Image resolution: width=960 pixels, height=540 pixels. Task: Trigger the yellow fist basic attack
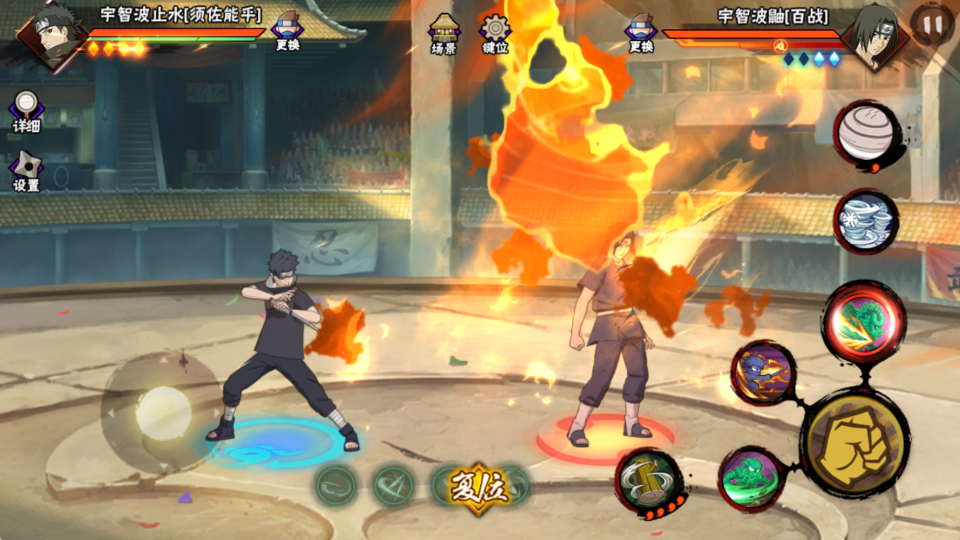tap(854, 441)
